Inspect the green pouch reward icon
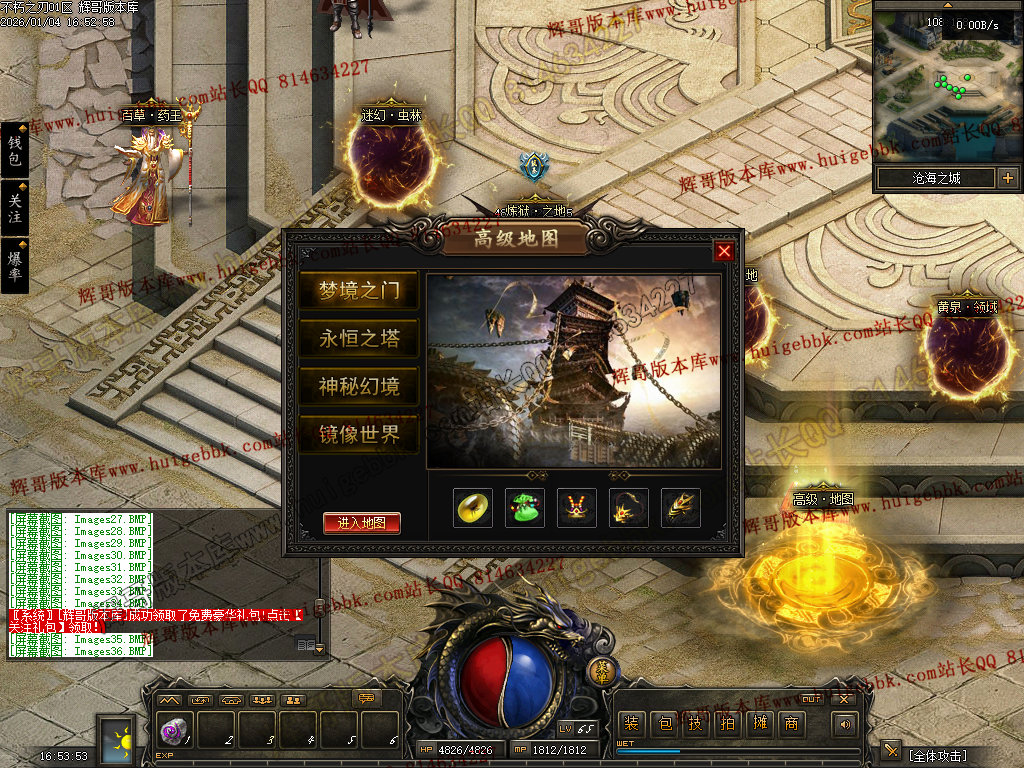 524,508
